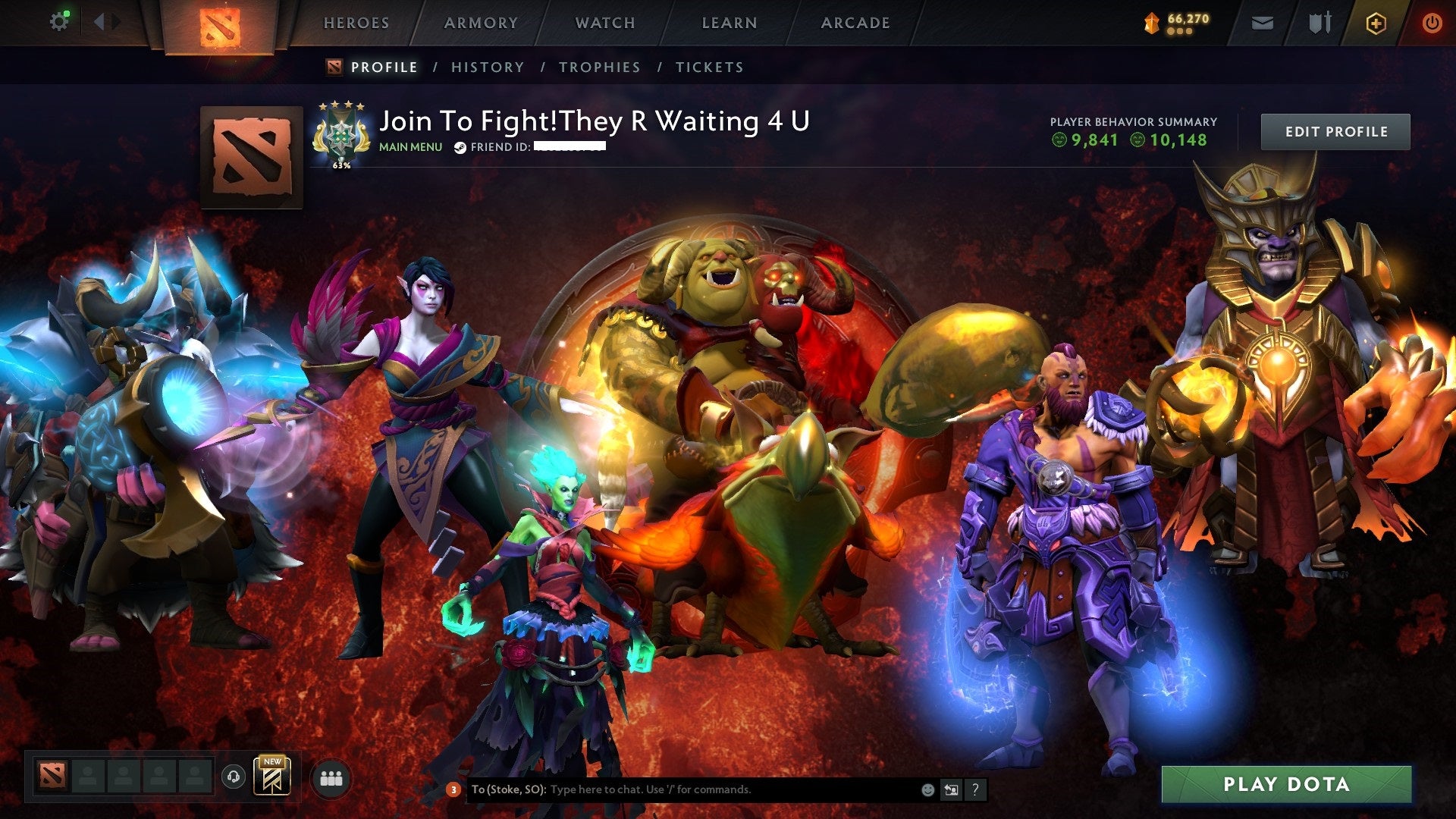
Task: Click the red power button to exit
Action: pos(1432,22)
